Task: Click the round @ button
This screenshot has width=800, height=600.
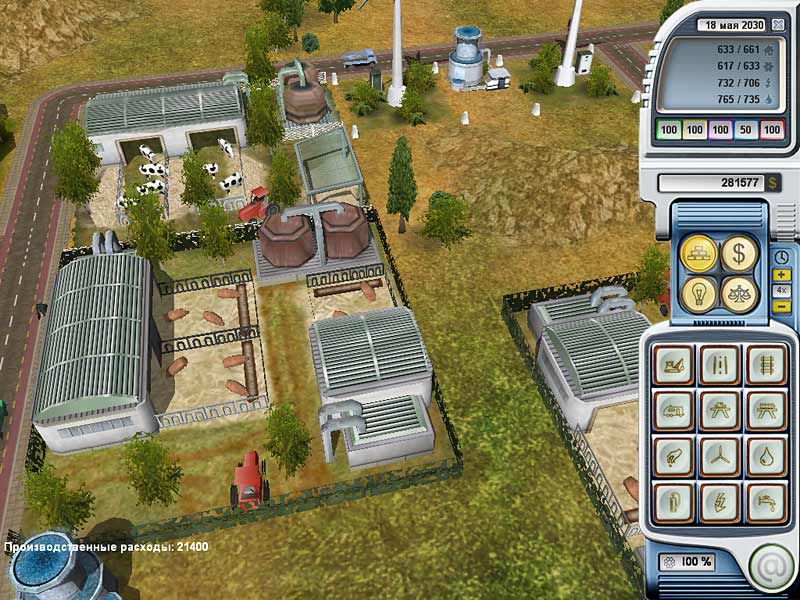Action: (771, 566)
